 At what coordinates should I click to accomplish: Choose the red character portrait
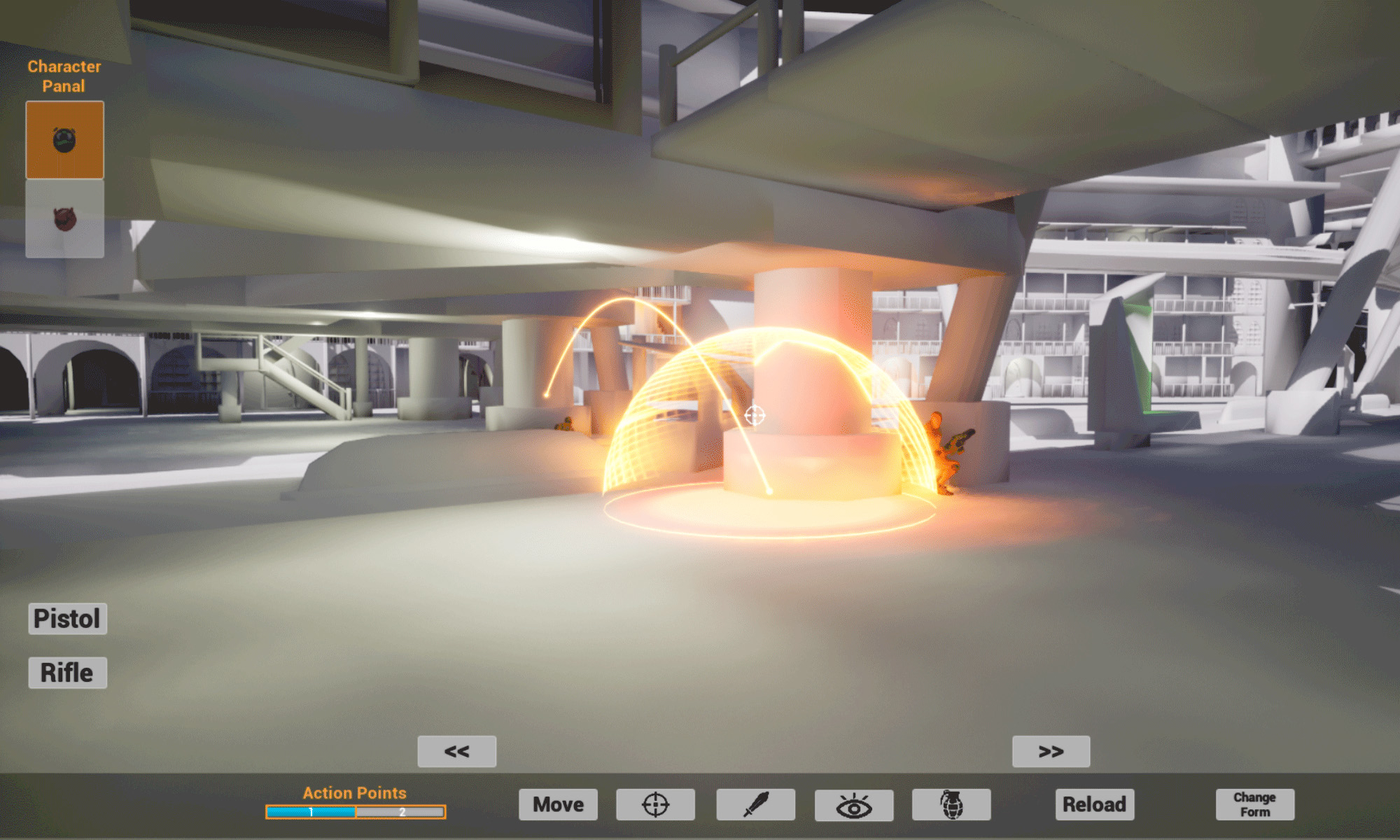coord(64,219)
